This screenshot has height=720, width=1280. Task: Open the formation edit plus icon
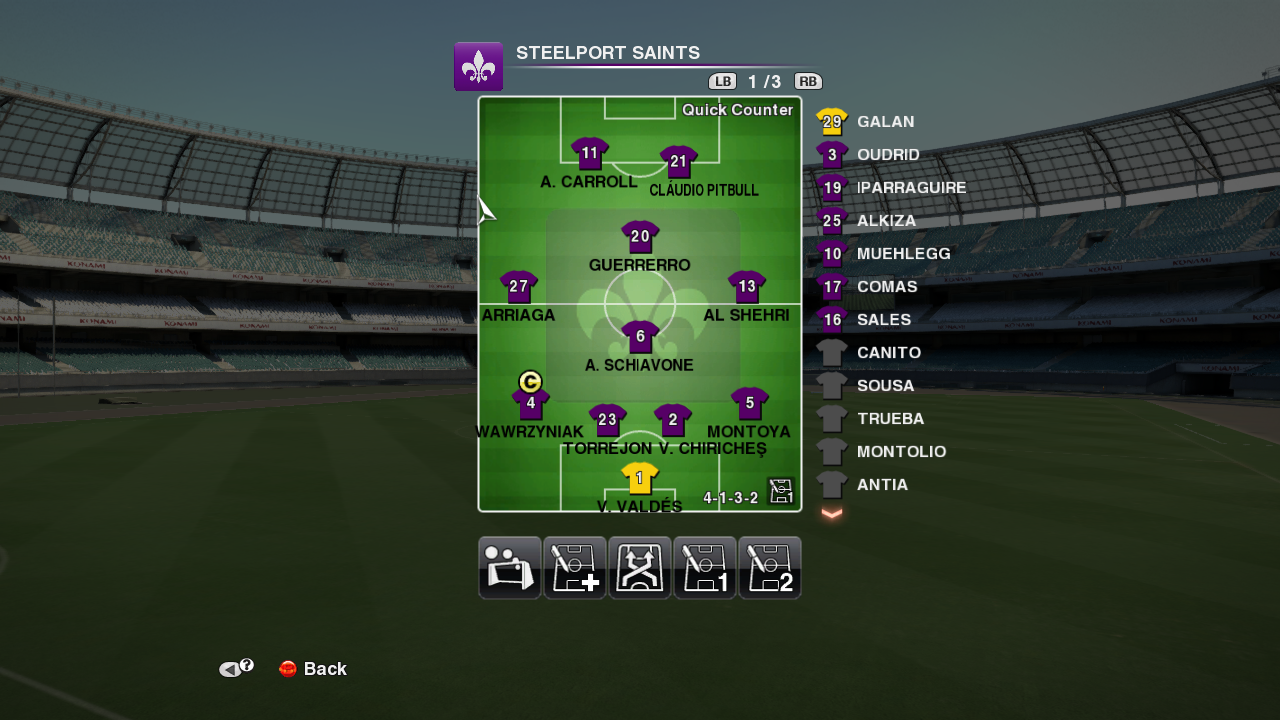(x=575, y=568)
